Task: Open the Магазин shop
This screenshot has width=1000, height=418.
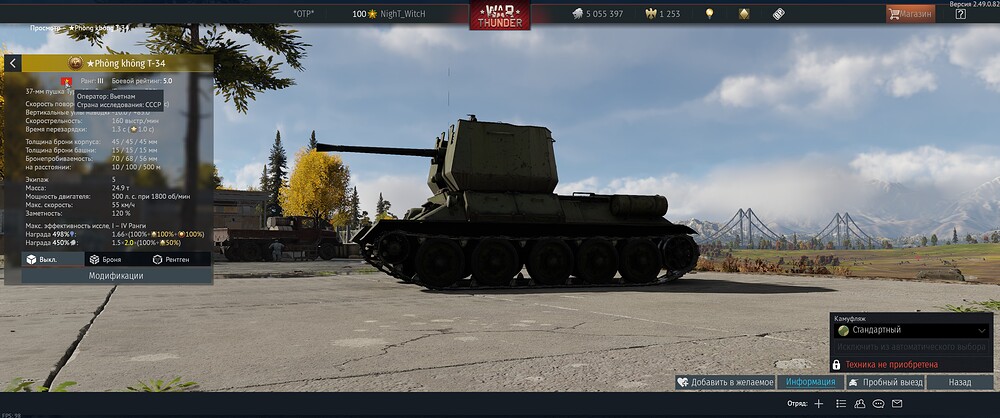Action: 910,14
